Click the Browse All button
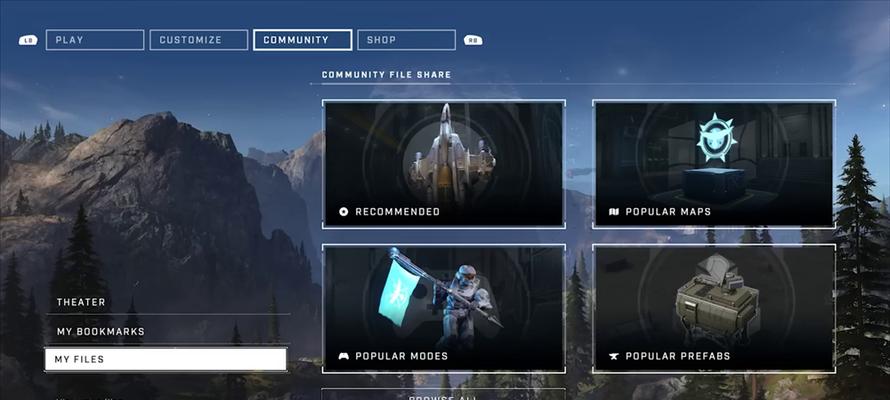This screenshot has height=400, width=890. pyautogui.click(x=443, y=395)
